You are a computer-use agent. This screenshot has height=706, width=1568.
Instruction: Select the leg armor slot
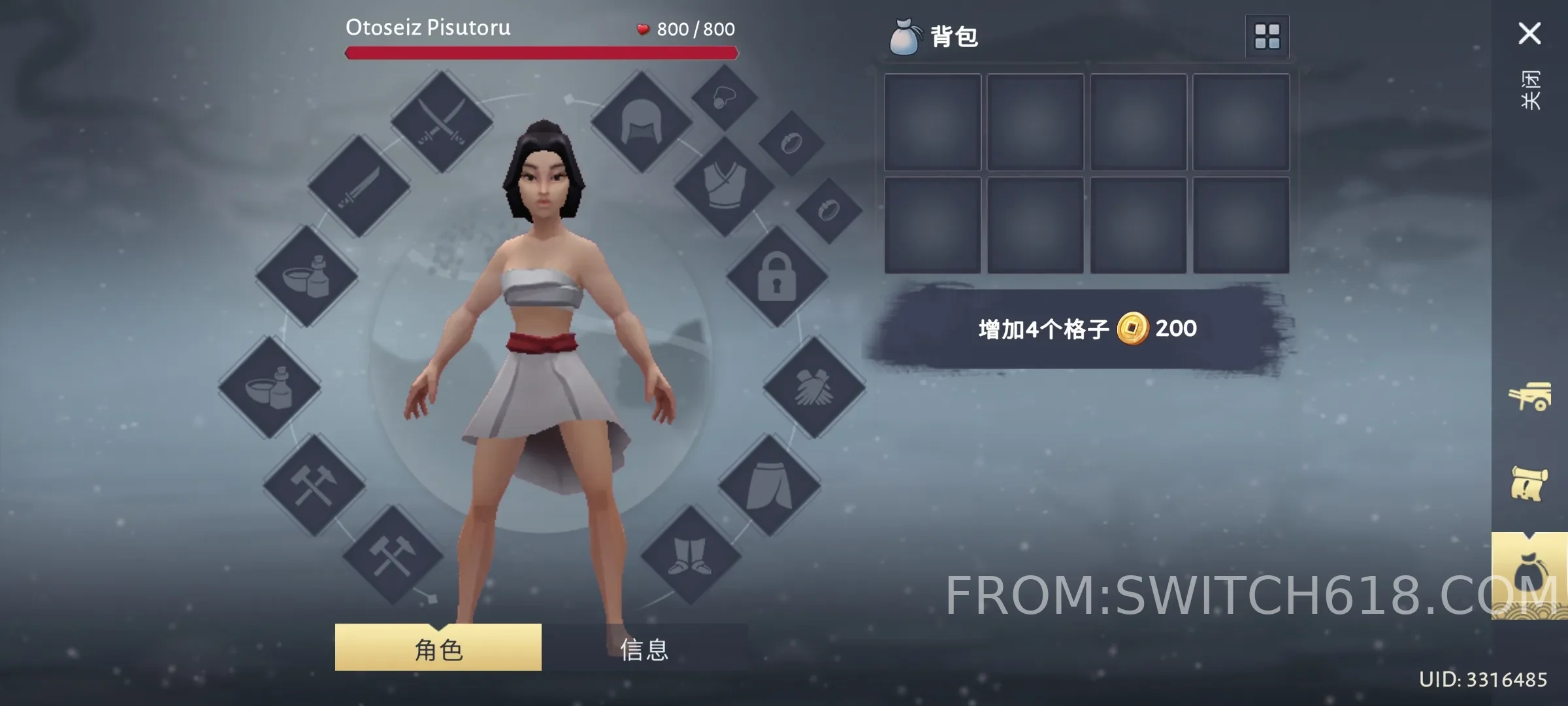pyautogui.click(x=769, y=485)
